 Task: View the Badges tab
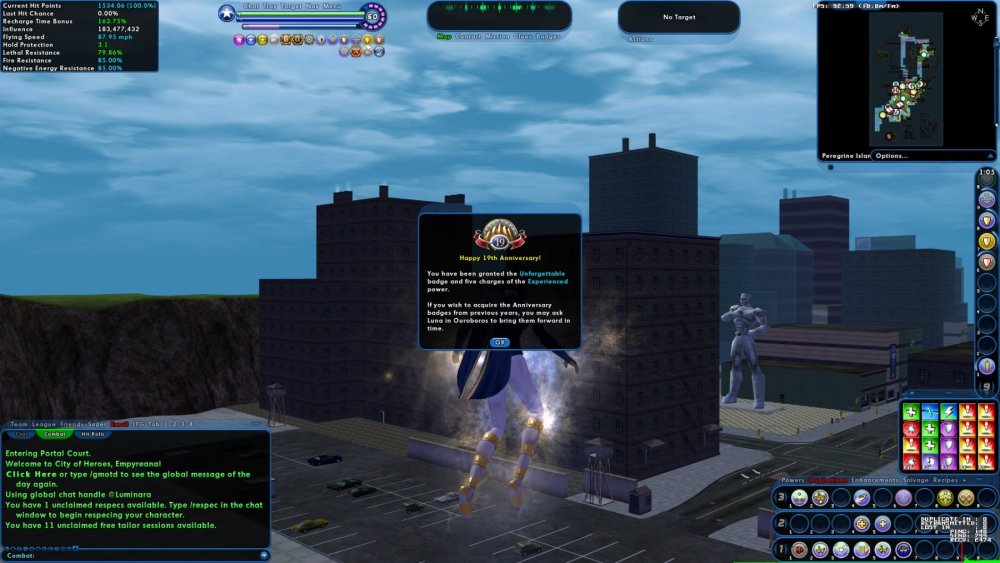click(550, 36)
